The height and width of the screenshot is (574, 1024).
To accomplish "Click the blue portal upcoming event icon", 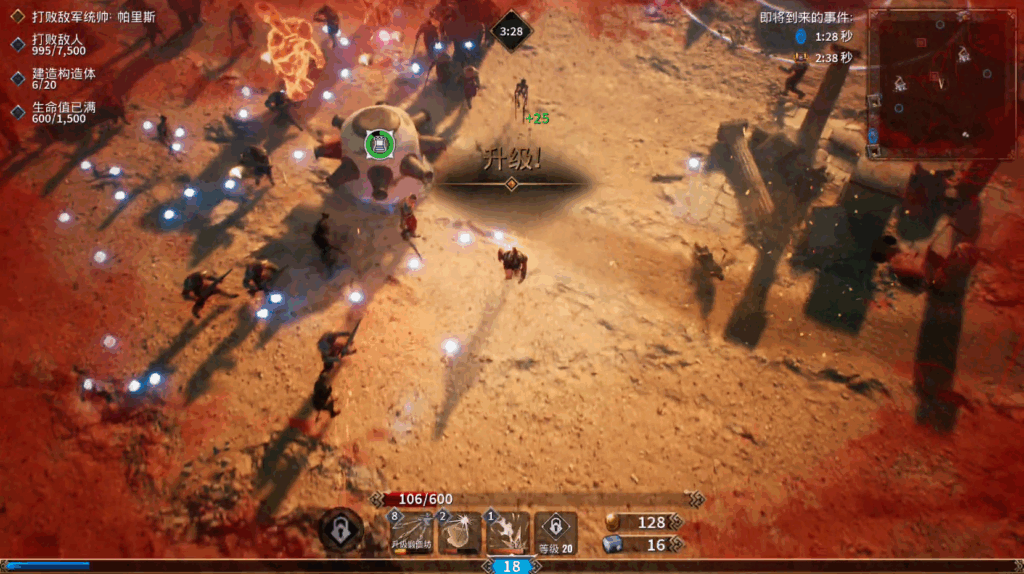I will coord(800,37).
